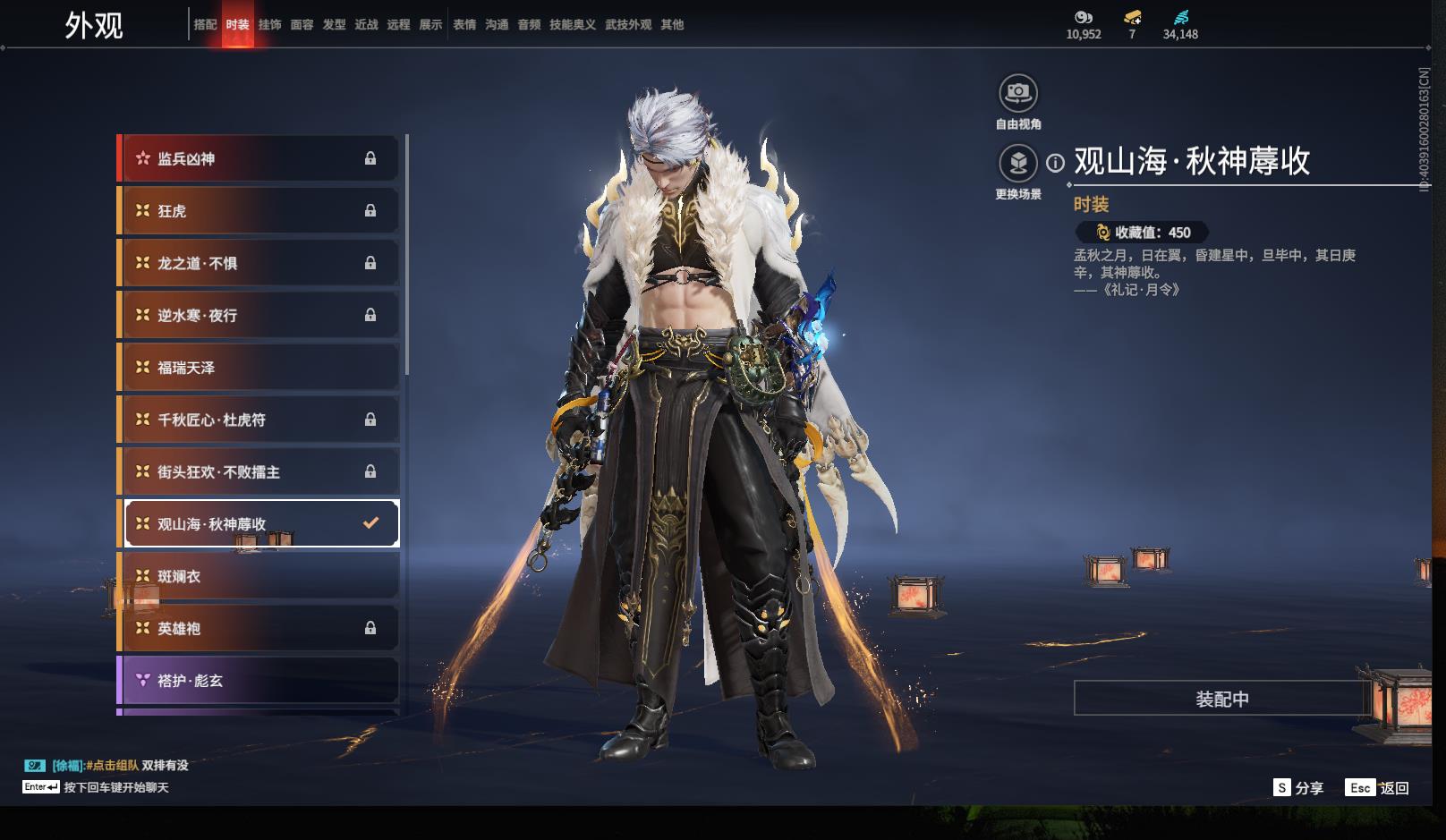Open the outfit info icon
Screen dimensions: 1446x840
tap(1056, 163)
